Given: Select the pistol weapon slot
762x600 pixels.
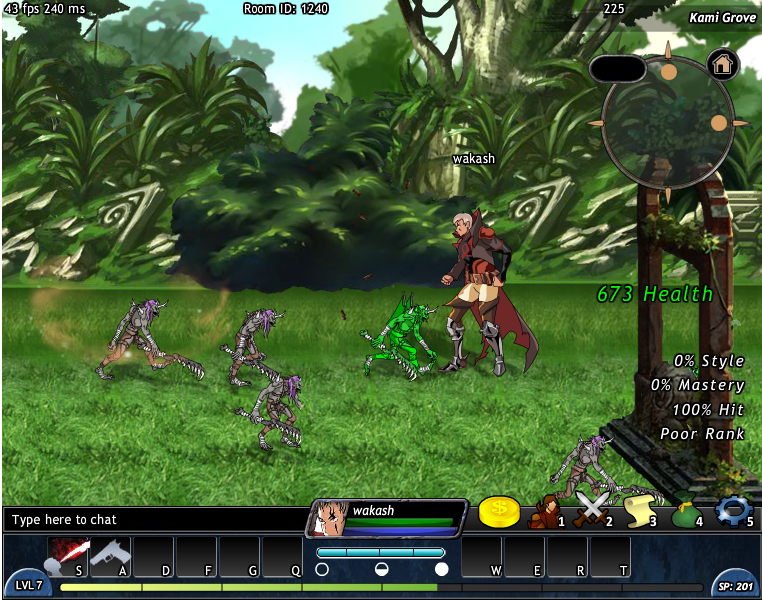Looking at the screenshot, I should click(x=110, y=555).
